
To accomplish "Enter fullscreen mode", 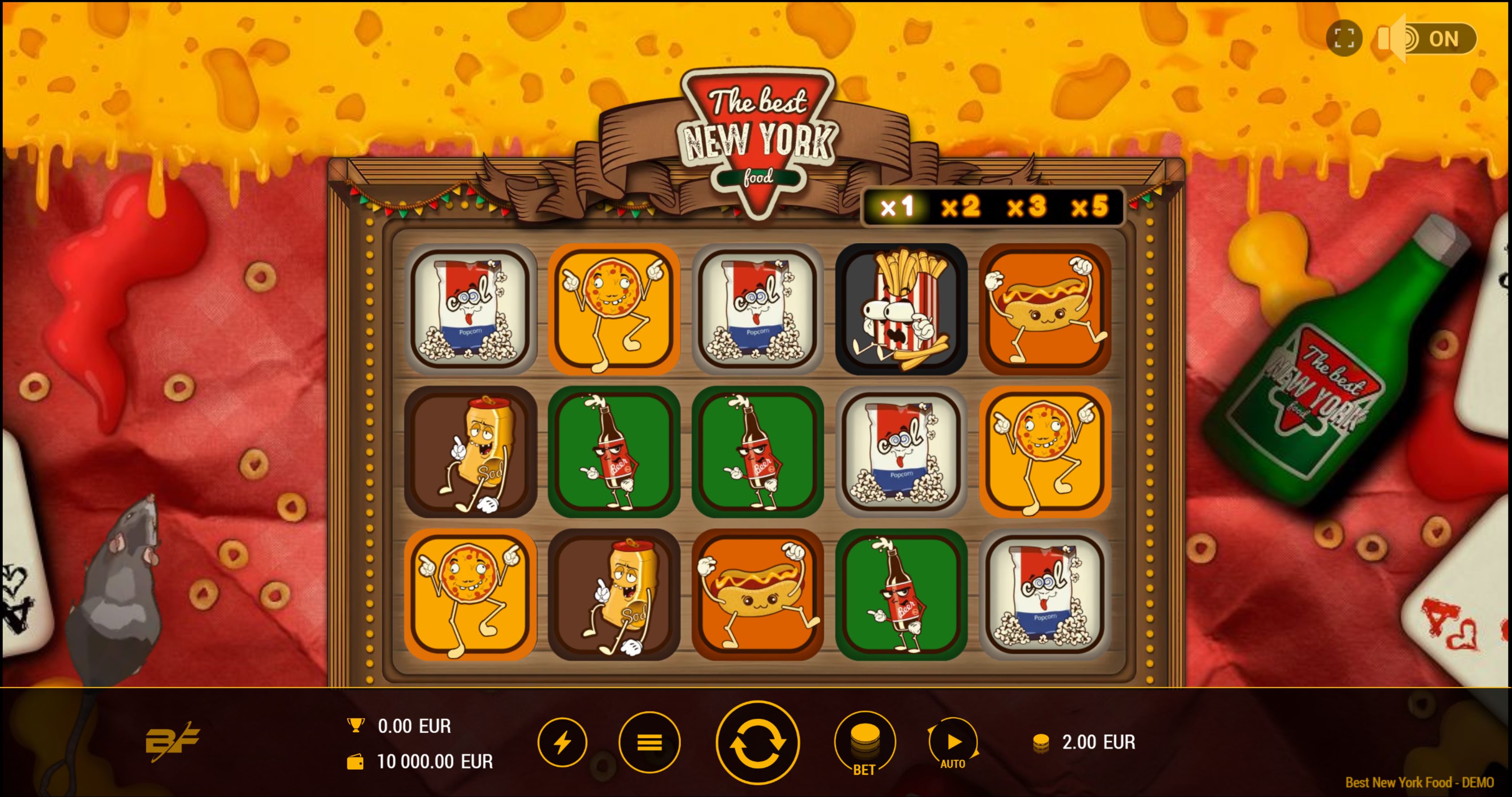I will [x=1343, y=39].
